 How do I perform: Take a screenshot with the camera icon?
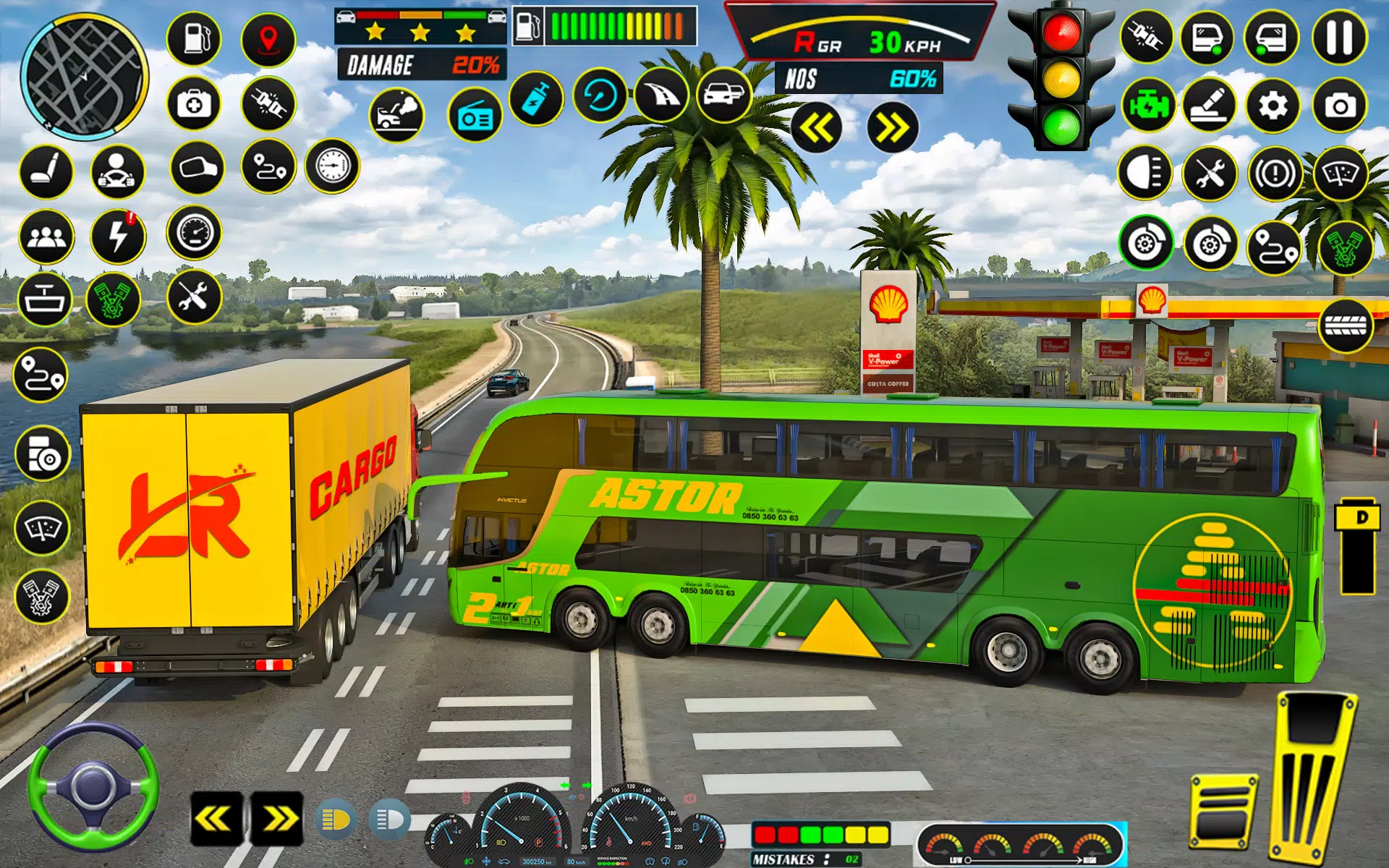[1340, 106]
